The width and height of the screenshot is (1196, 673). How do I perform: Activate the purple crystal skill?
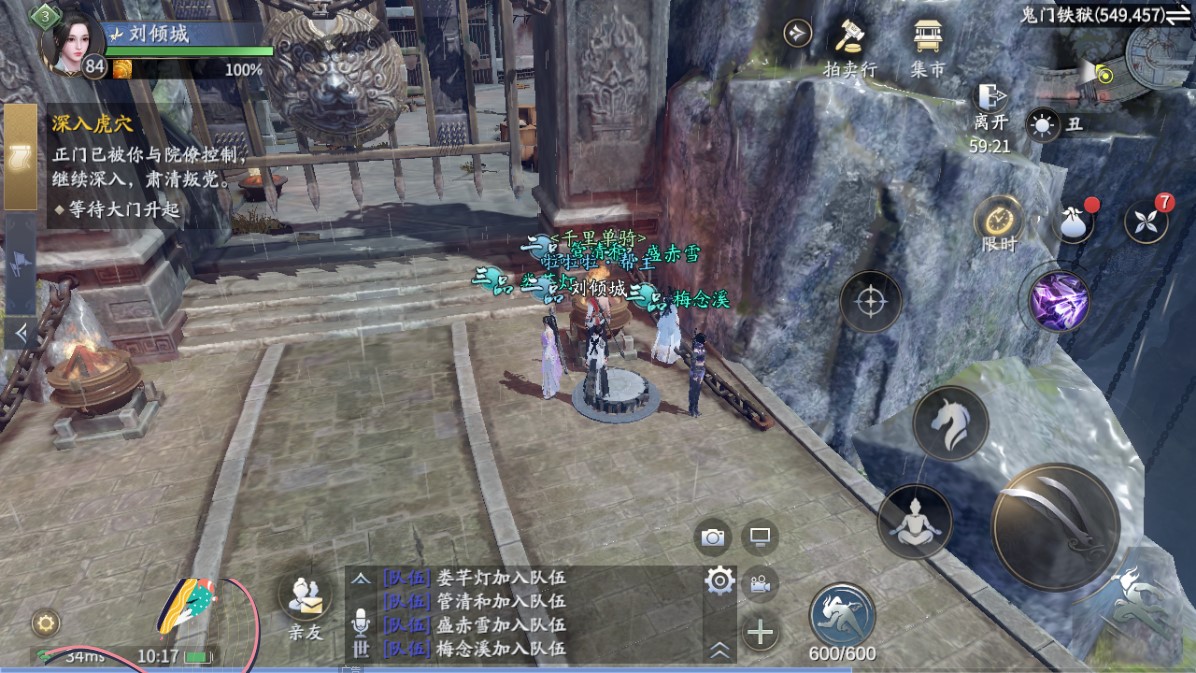click(x=1060, y=301)
